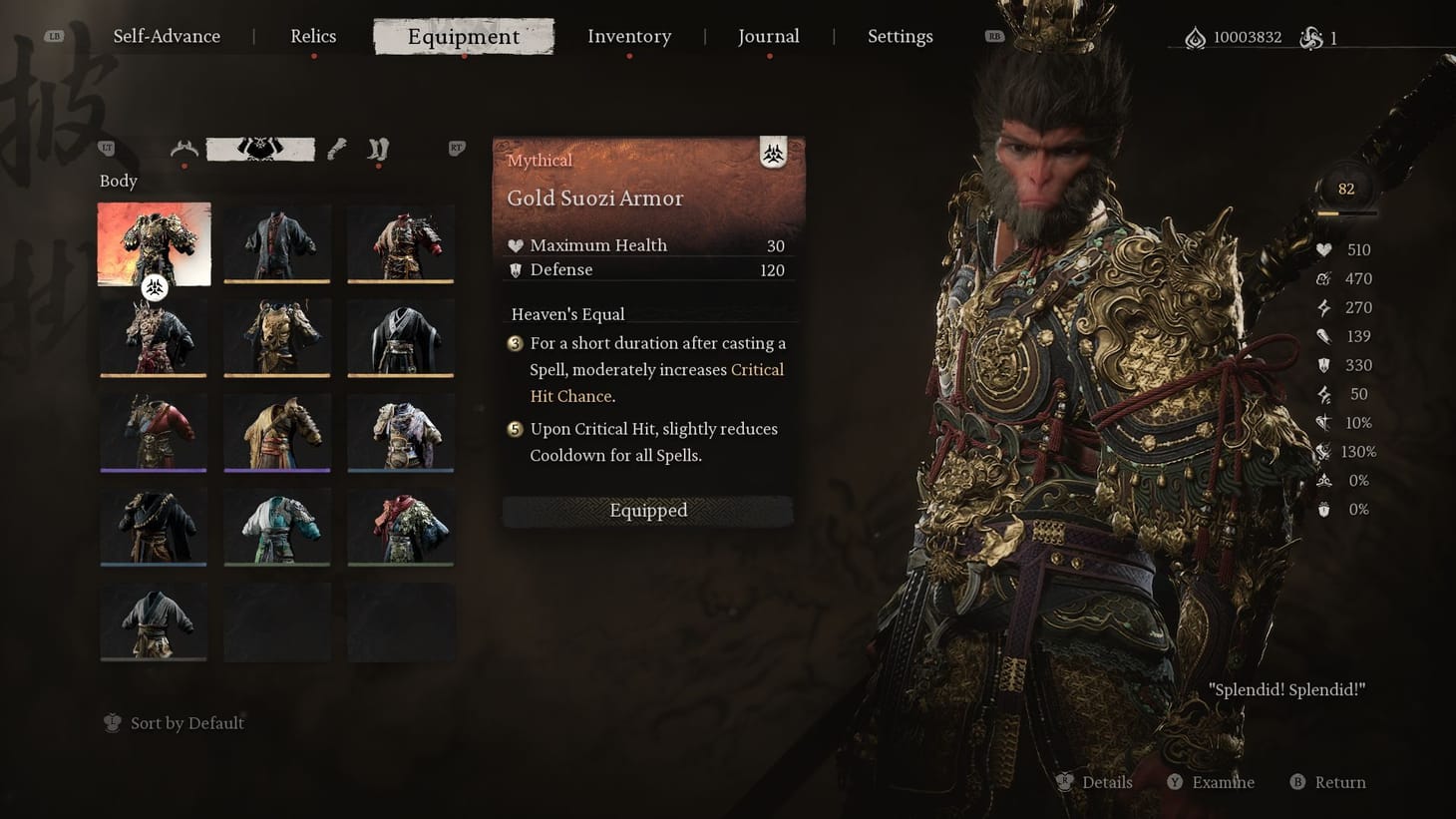Click the heart Health stat icon
The image size is (1456, 819).
click(x=1323, y=249)
